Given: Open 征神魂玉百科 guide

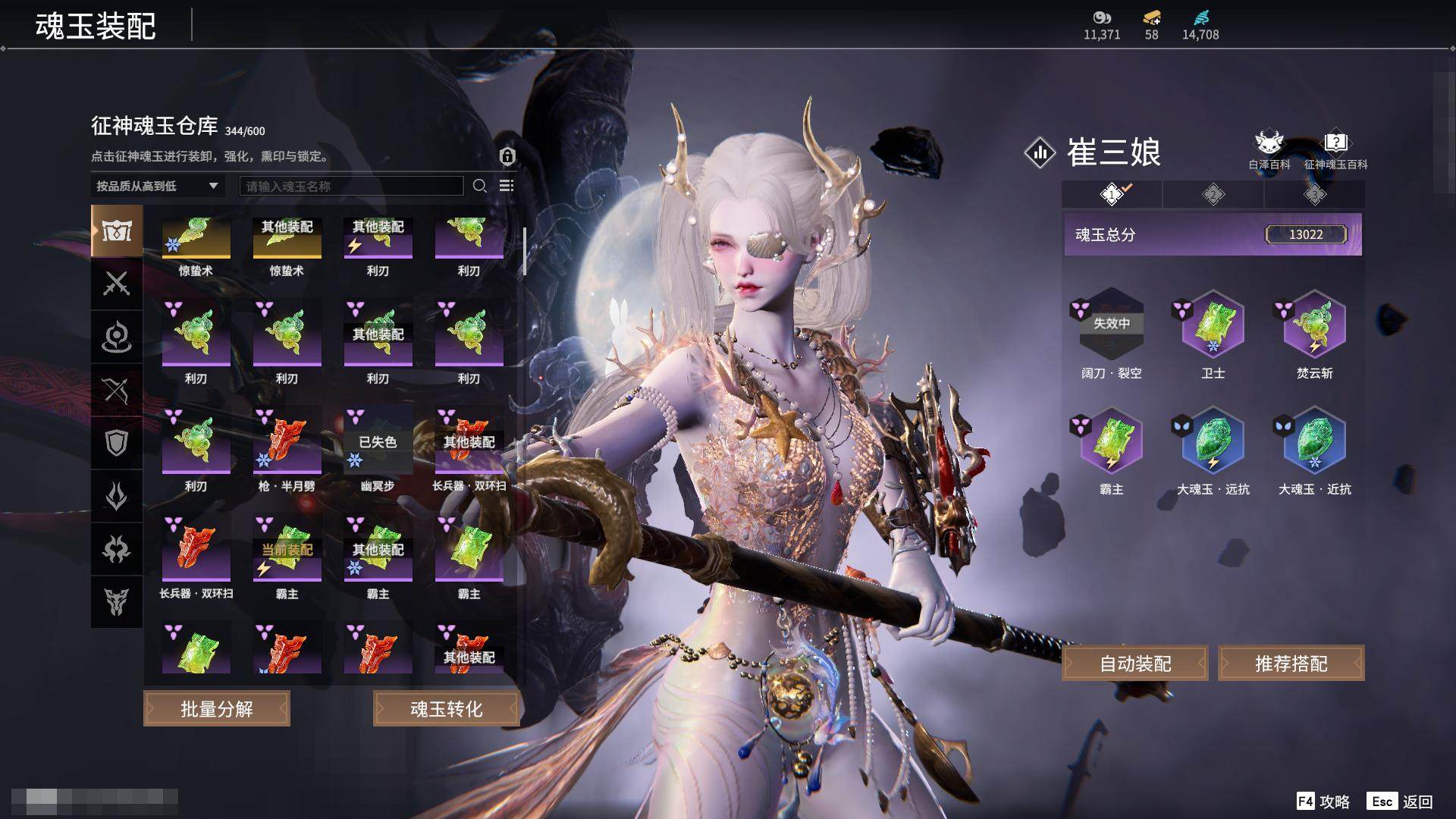Looking at the screenshot, I should coord(1335,149).
